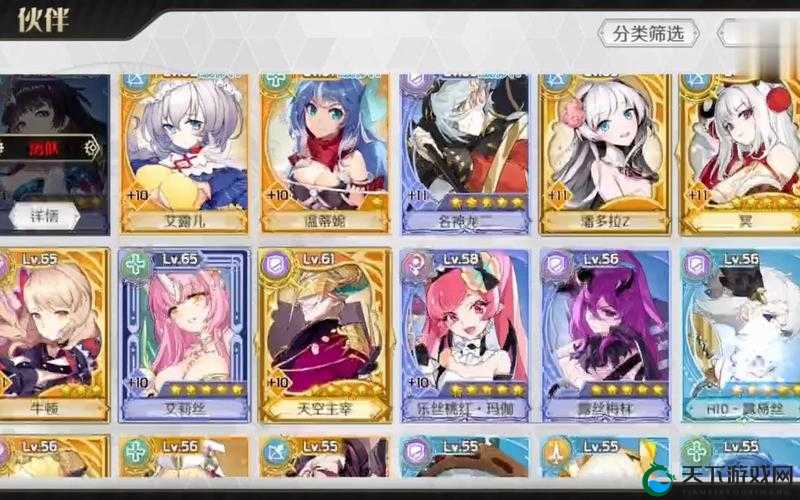Choose the 各神龙二 partner card
The image size is (800, 500).
[x=466, y=150]
